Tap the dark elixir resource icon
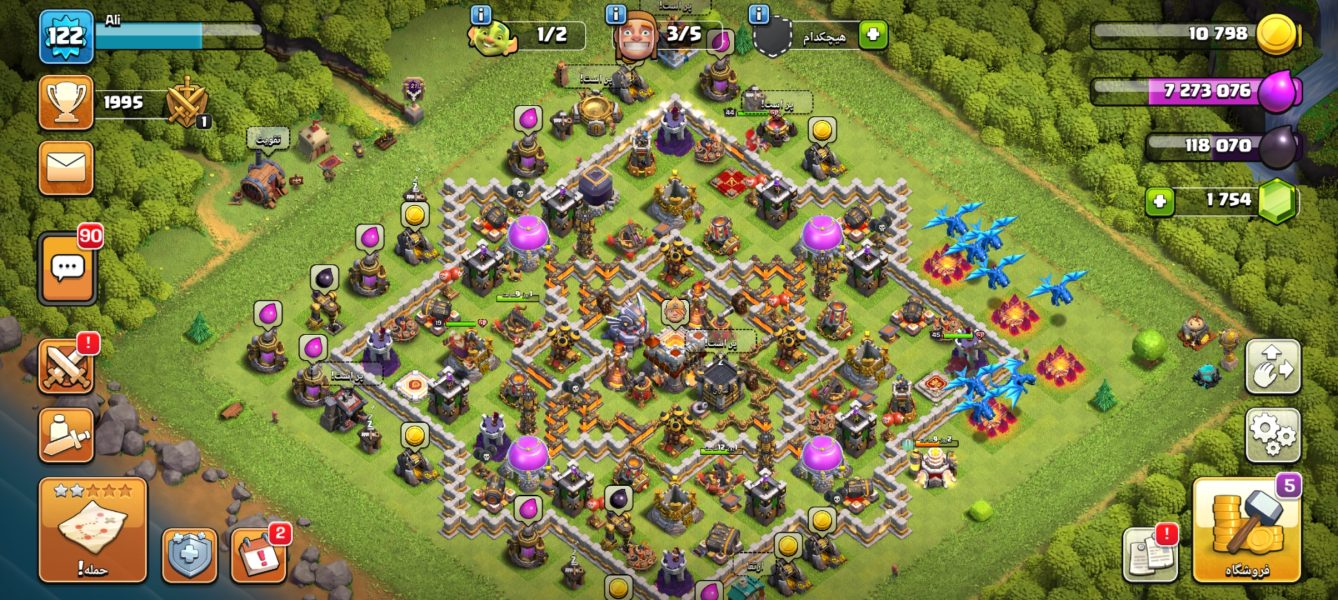Viewport: 1338px width, 600px height. (x=1276, y=147)
